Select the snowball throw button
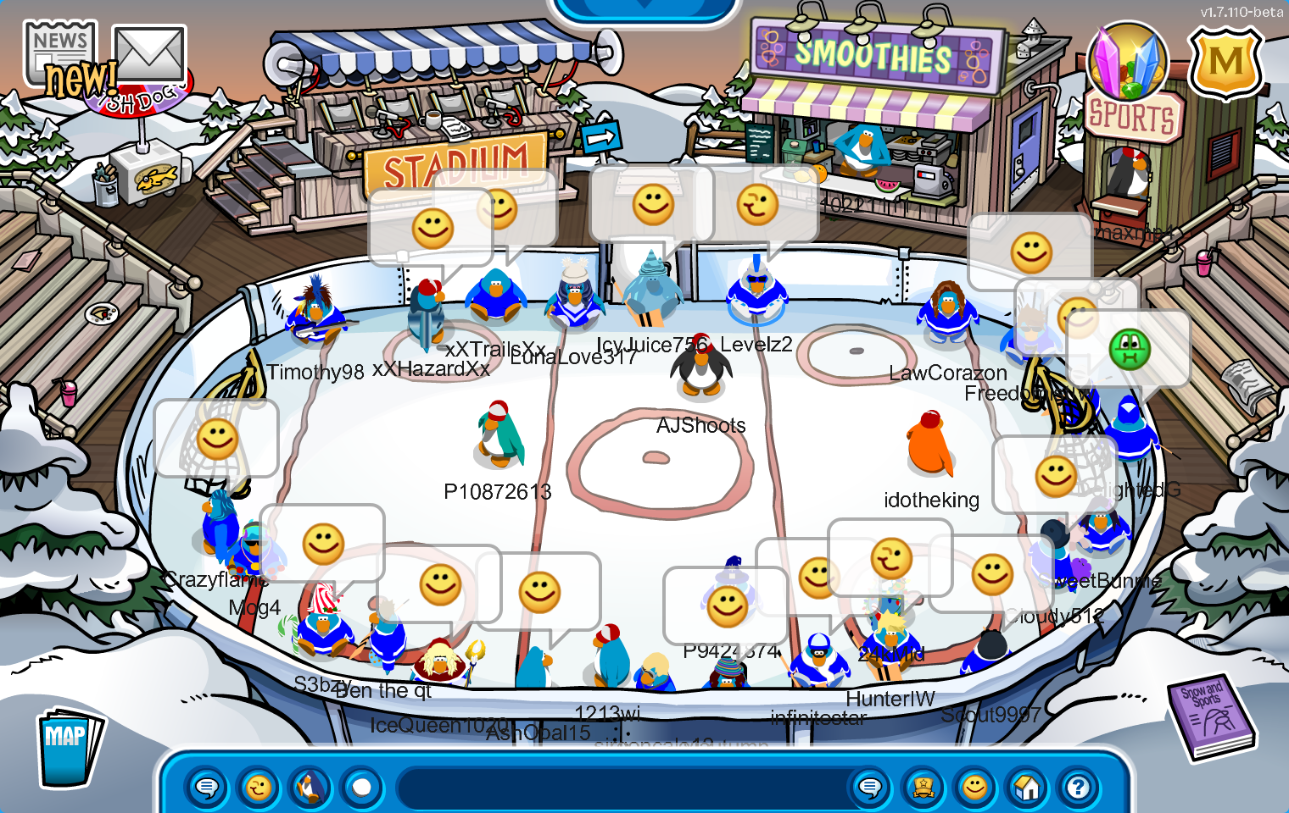1289x813 pixels. [361, 788]
